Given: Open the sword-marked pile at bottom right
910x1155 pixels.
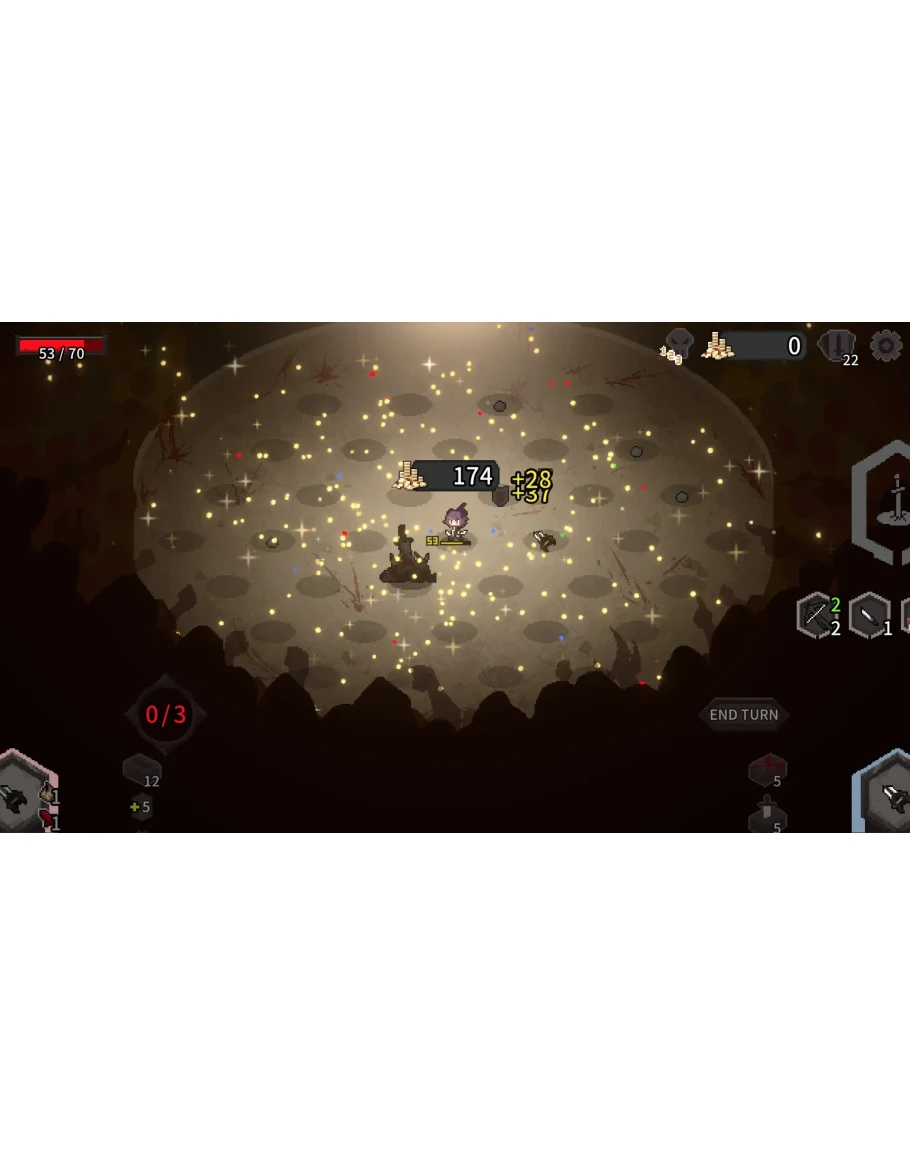Looking at the screenshot, I should (x=767, y=816).
